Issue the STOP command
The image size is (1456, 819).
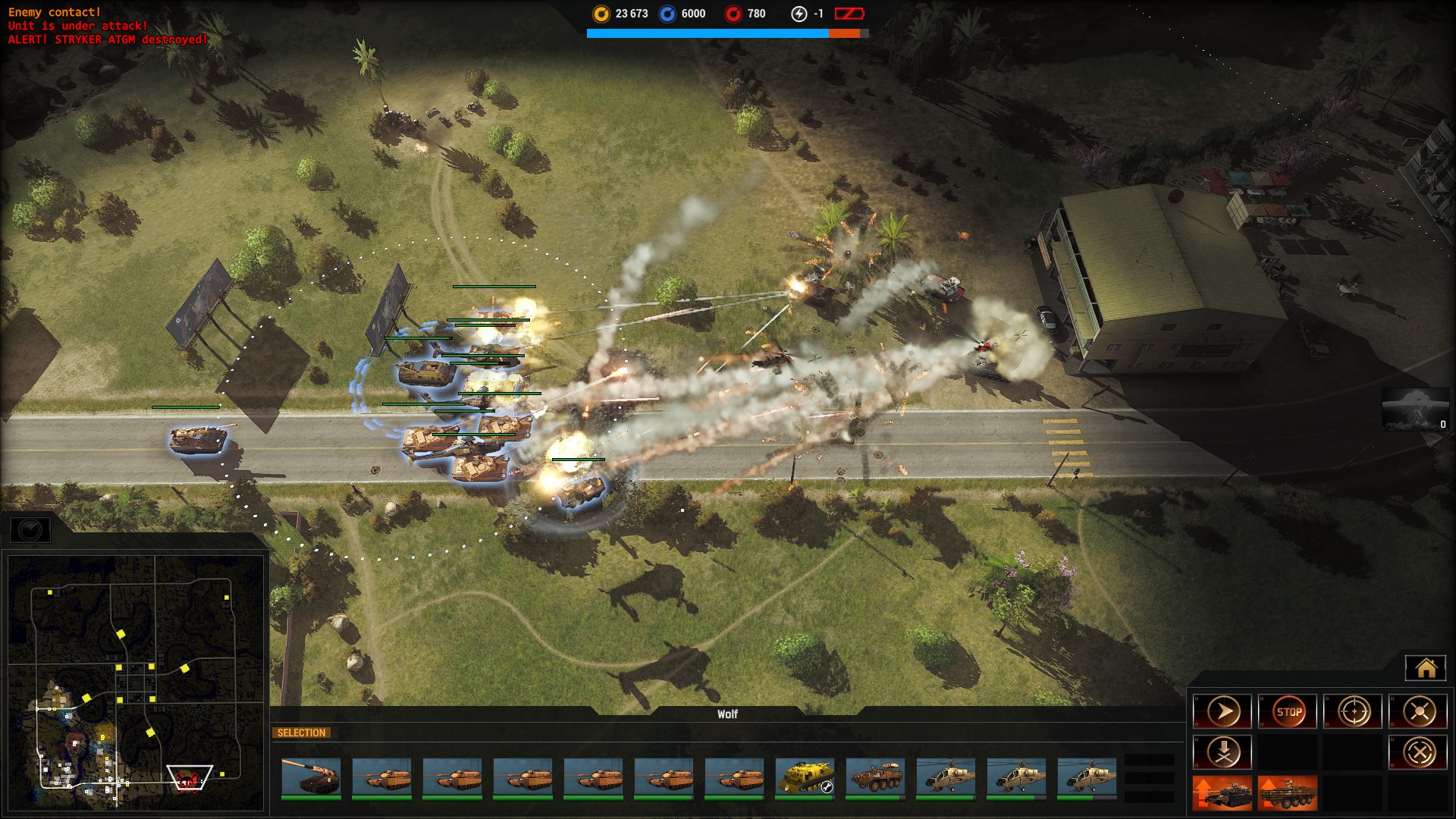[1288, 712]
